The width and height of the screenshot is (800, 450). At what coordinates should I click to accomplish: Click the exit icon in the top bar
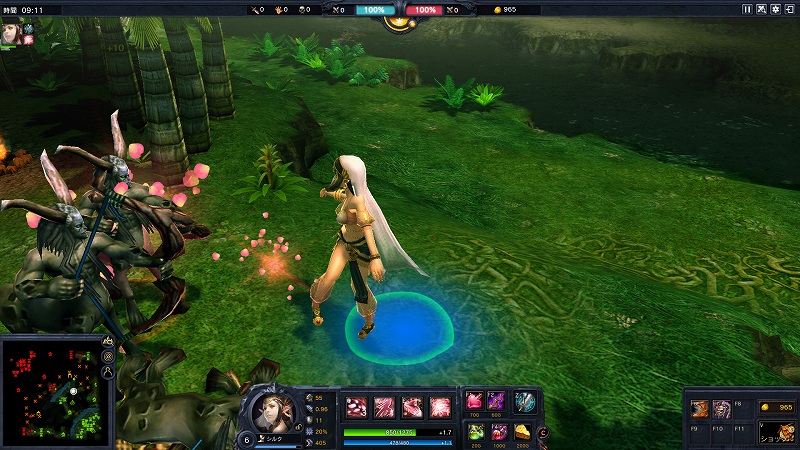point(790,9)
